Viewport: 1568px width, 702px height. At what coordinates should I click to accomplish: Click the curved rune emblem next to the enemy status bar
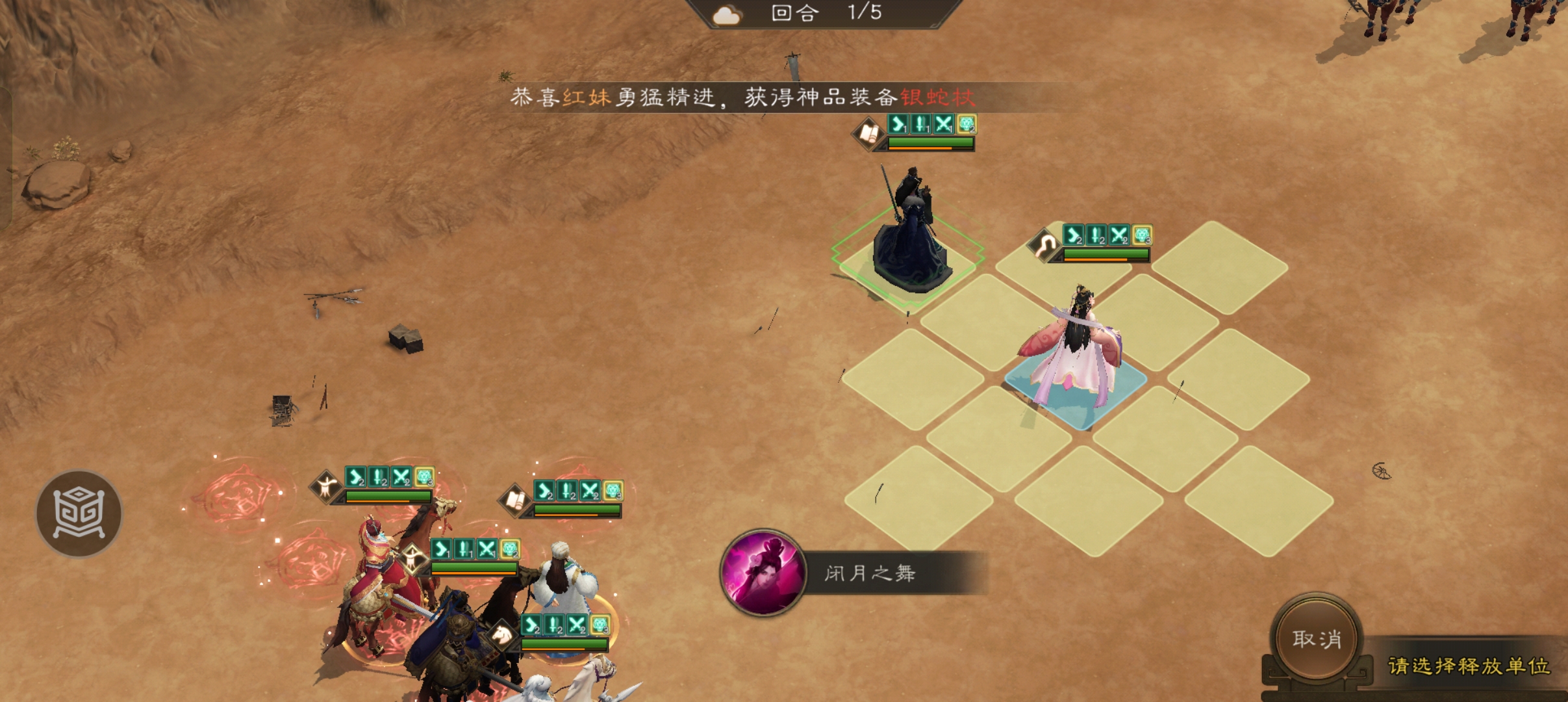[1044, 245]
